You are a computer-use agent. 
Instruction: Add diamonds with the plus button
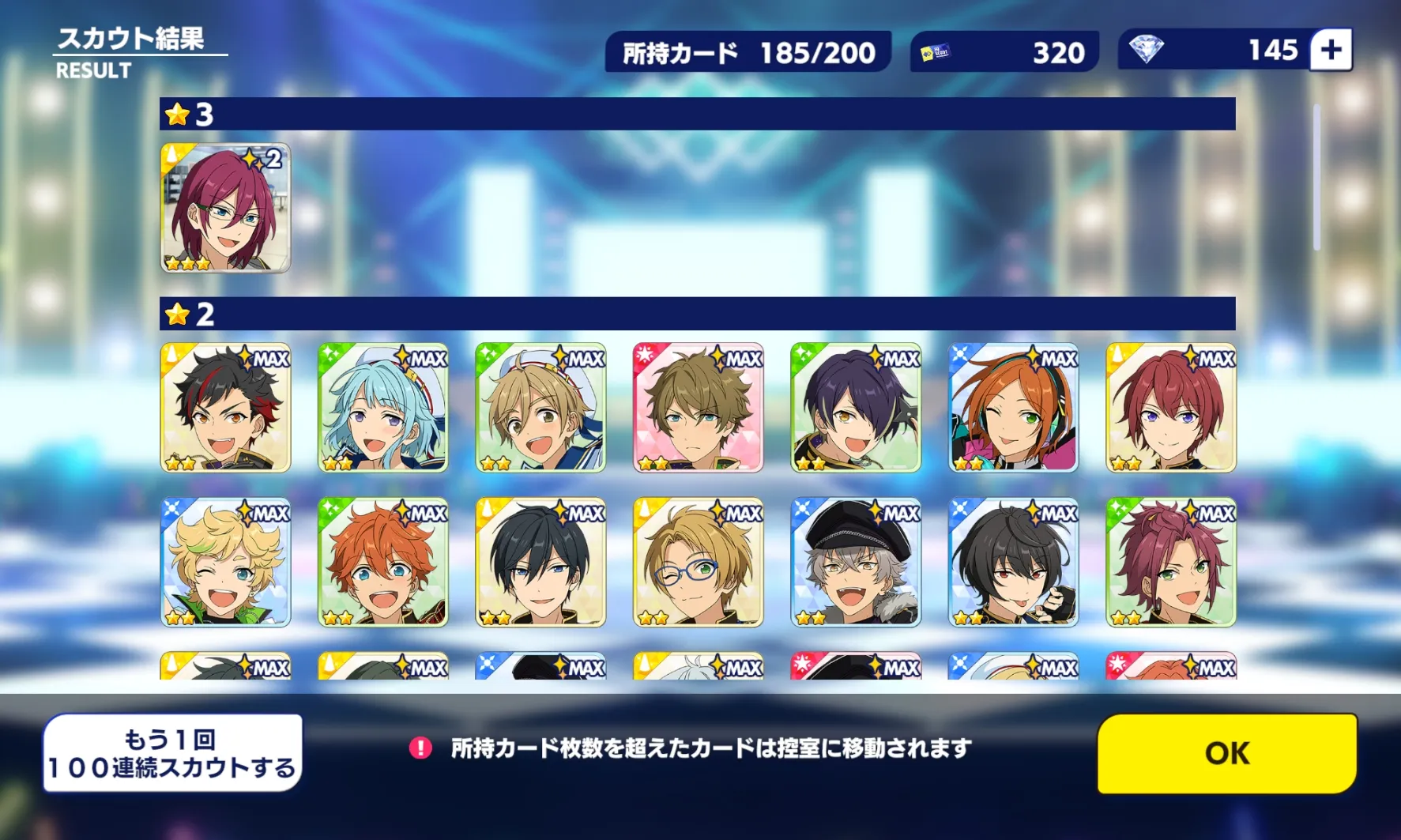pos(1331,51)
